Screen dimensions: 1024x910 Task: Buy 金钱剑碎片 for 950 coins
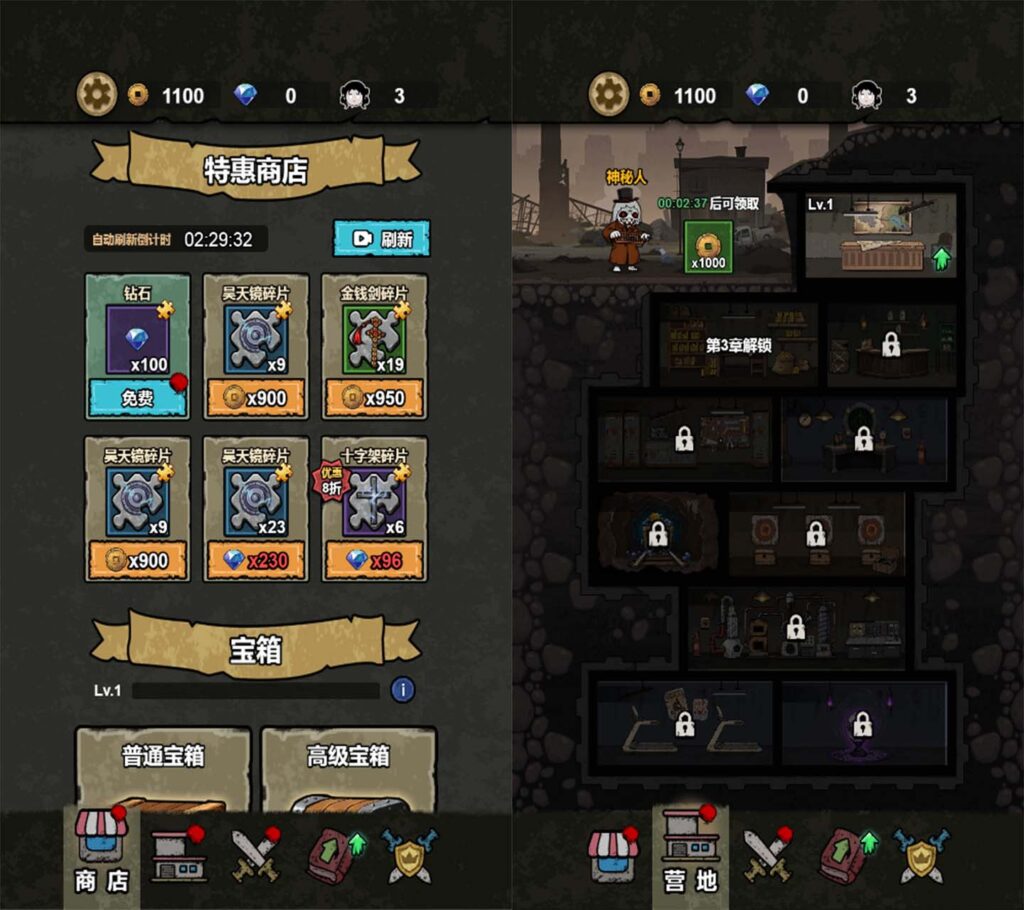pos(374,398)
